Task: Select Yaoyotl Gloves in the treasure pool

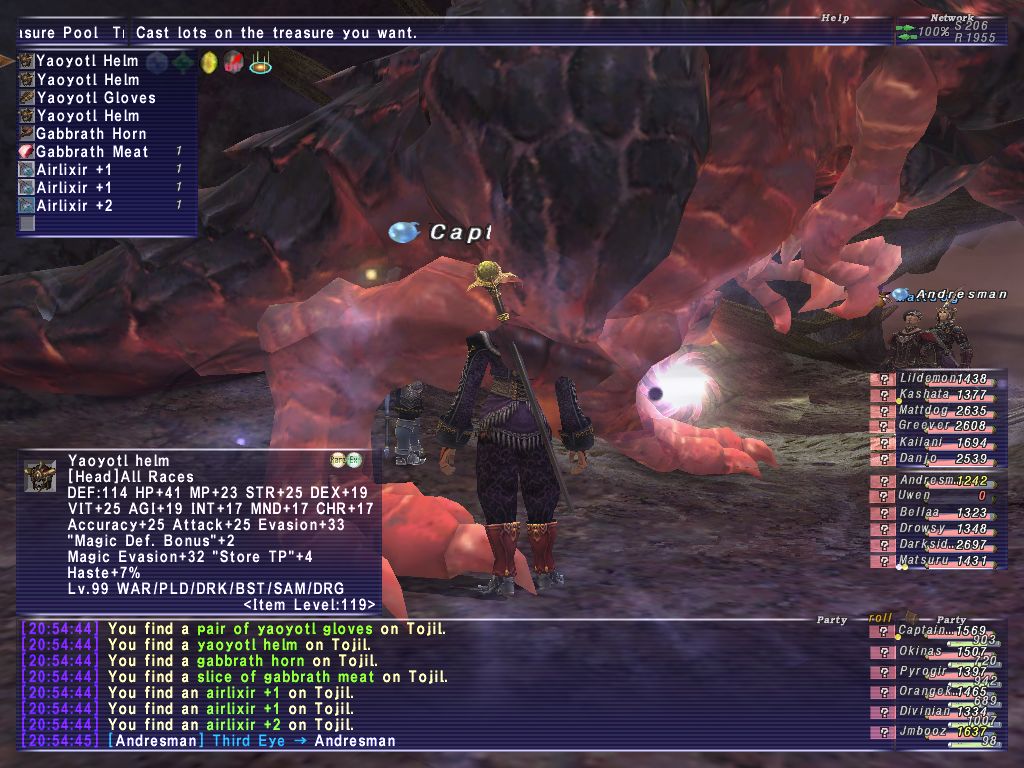Action: (96, 98)
